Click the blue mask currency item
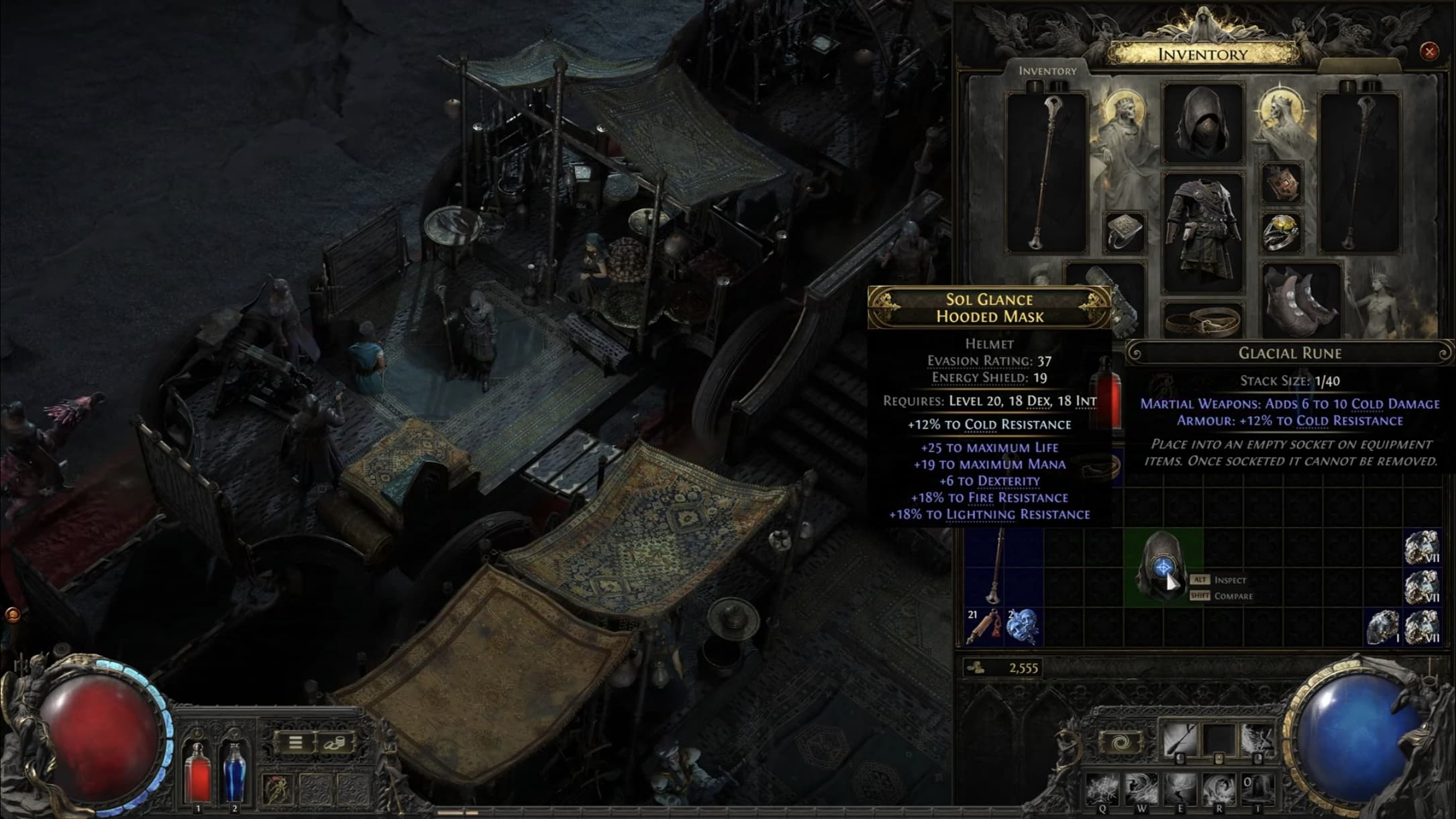The height and width of the screenshot is (819, 1456). pos(1023,626)
